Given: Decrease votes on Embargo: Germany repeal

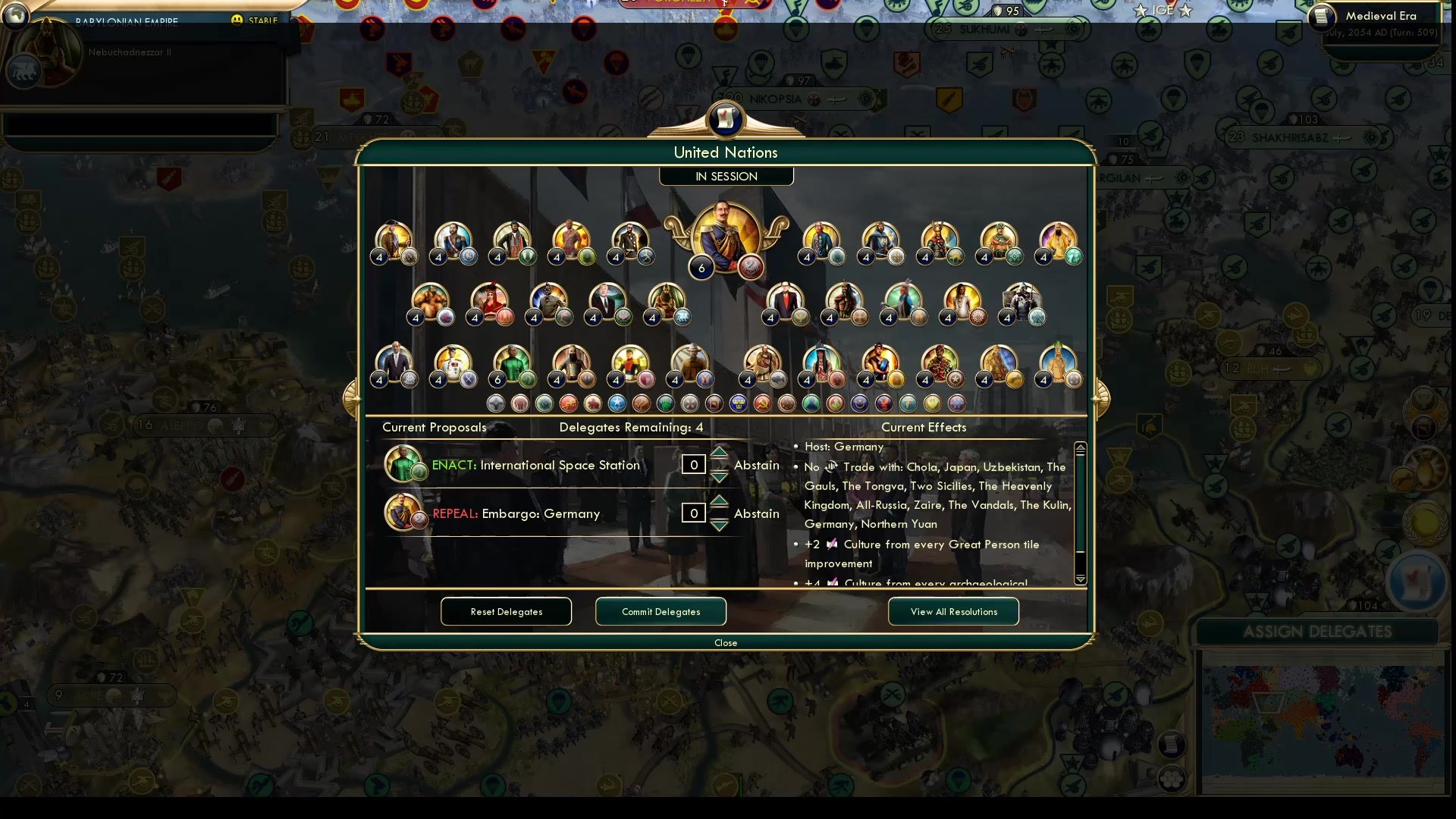Looking at the screenshot, I should click(719, 524).
